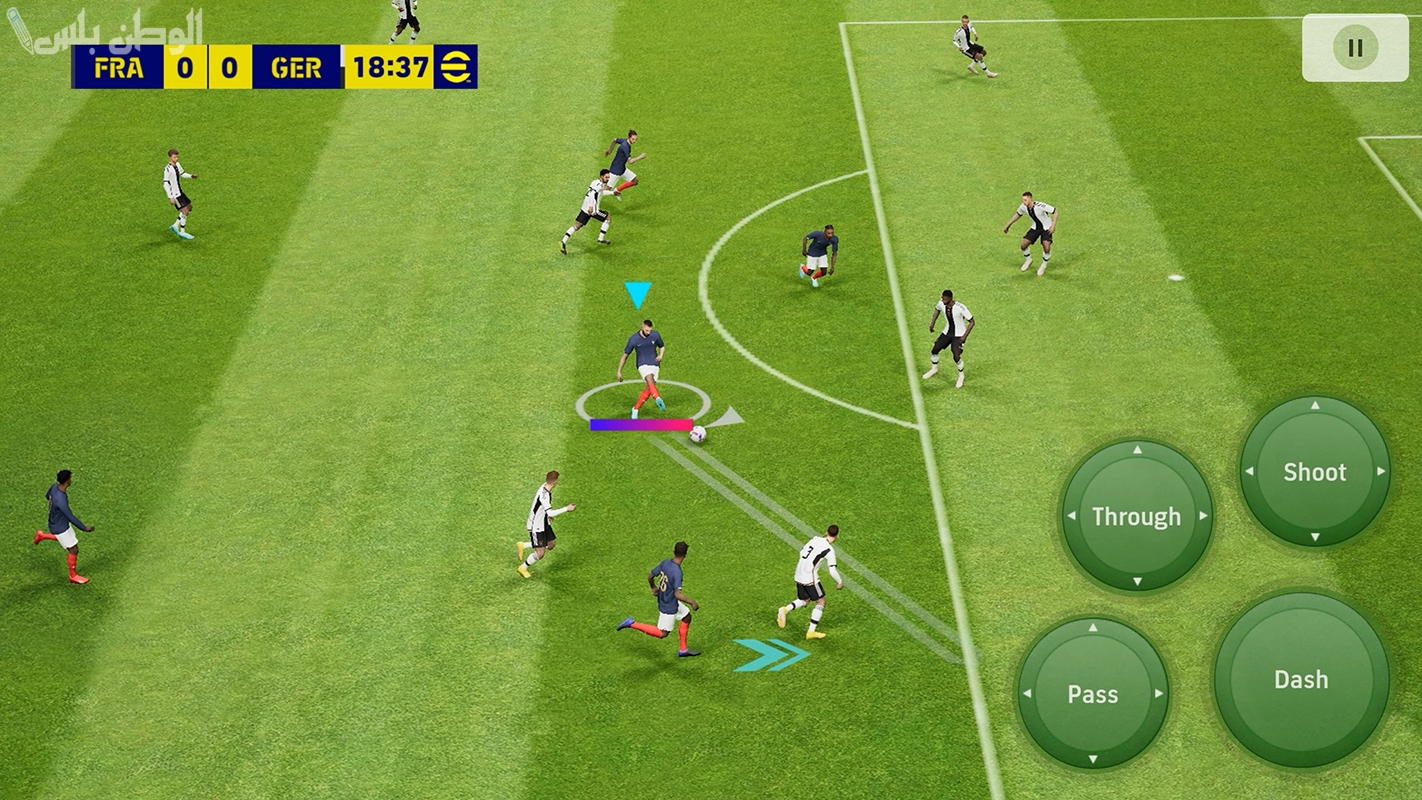Tap the Shoot button
The height and width of the screenshot is (800, 1422).
coord(1314,472)
